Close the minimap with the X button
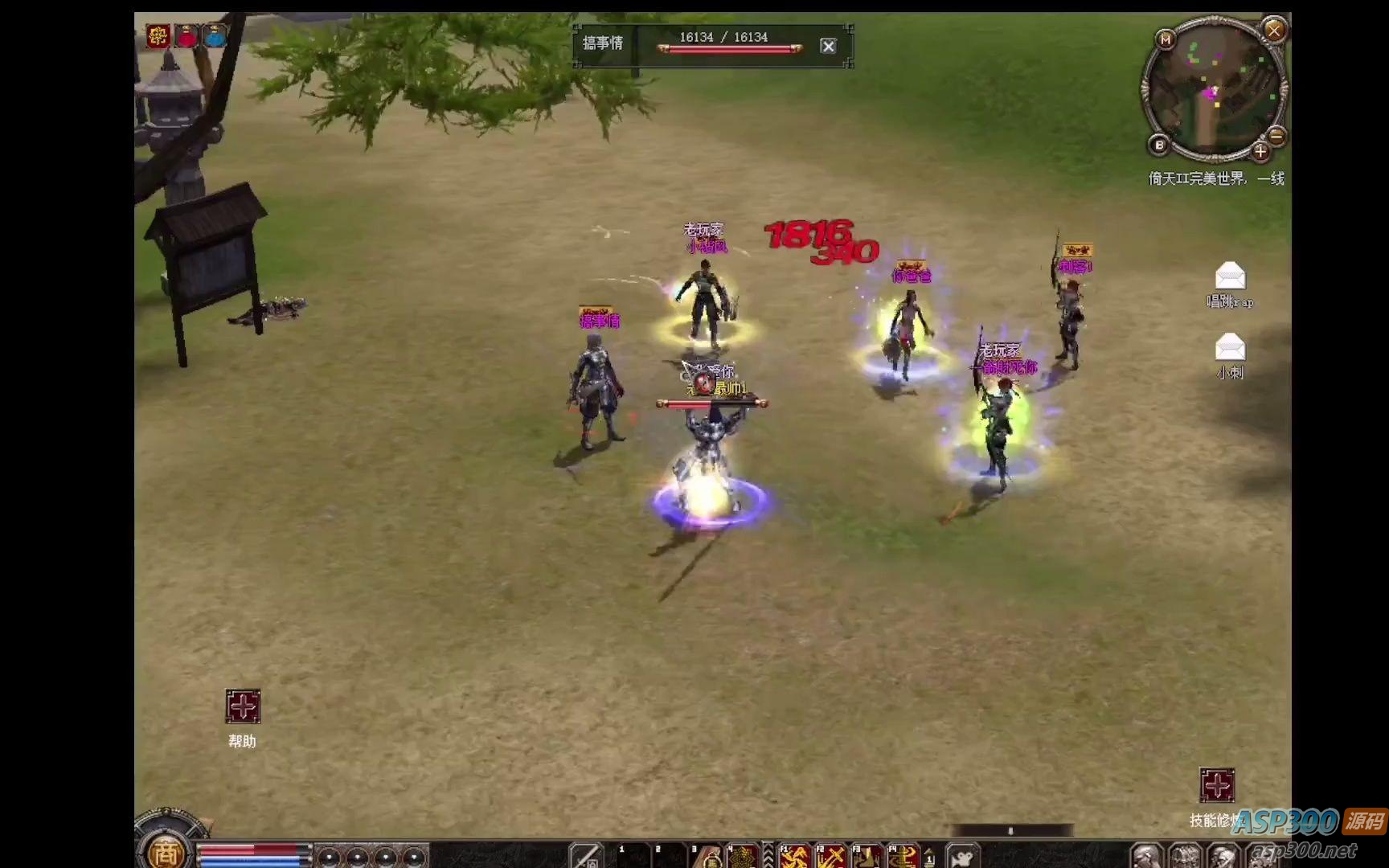 click(x=1274, y=31)
